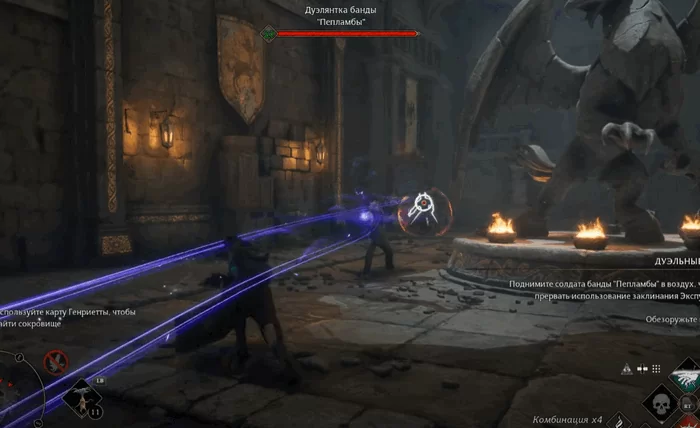Viewport: 700px width, 428px height.
Task: Open the Henrietta's map treasure quest tracker
Action: click(x=68, y=319)
